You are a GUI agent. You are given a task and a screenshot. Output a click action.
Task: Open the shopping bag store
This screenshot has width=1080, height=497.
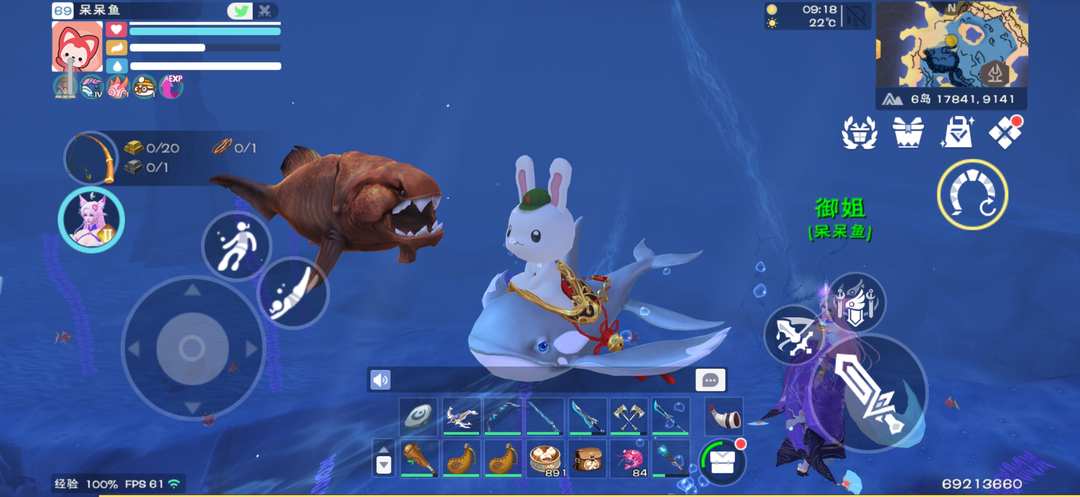point(956,132)
